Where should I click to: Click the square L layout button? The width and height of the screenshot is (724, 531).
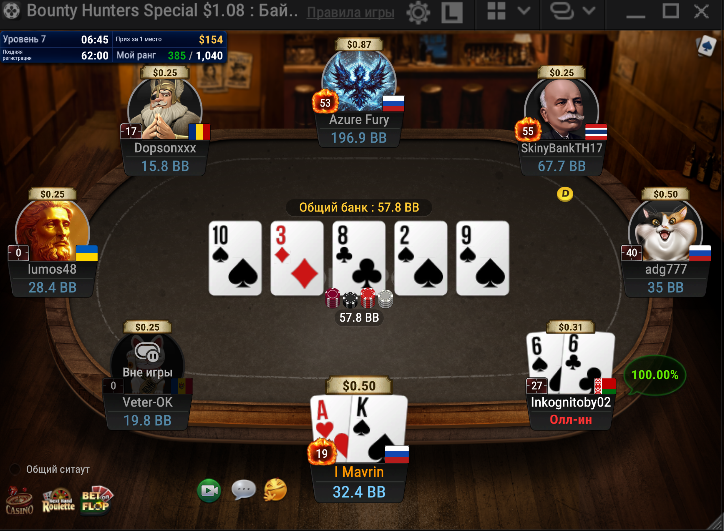[451, 13]
